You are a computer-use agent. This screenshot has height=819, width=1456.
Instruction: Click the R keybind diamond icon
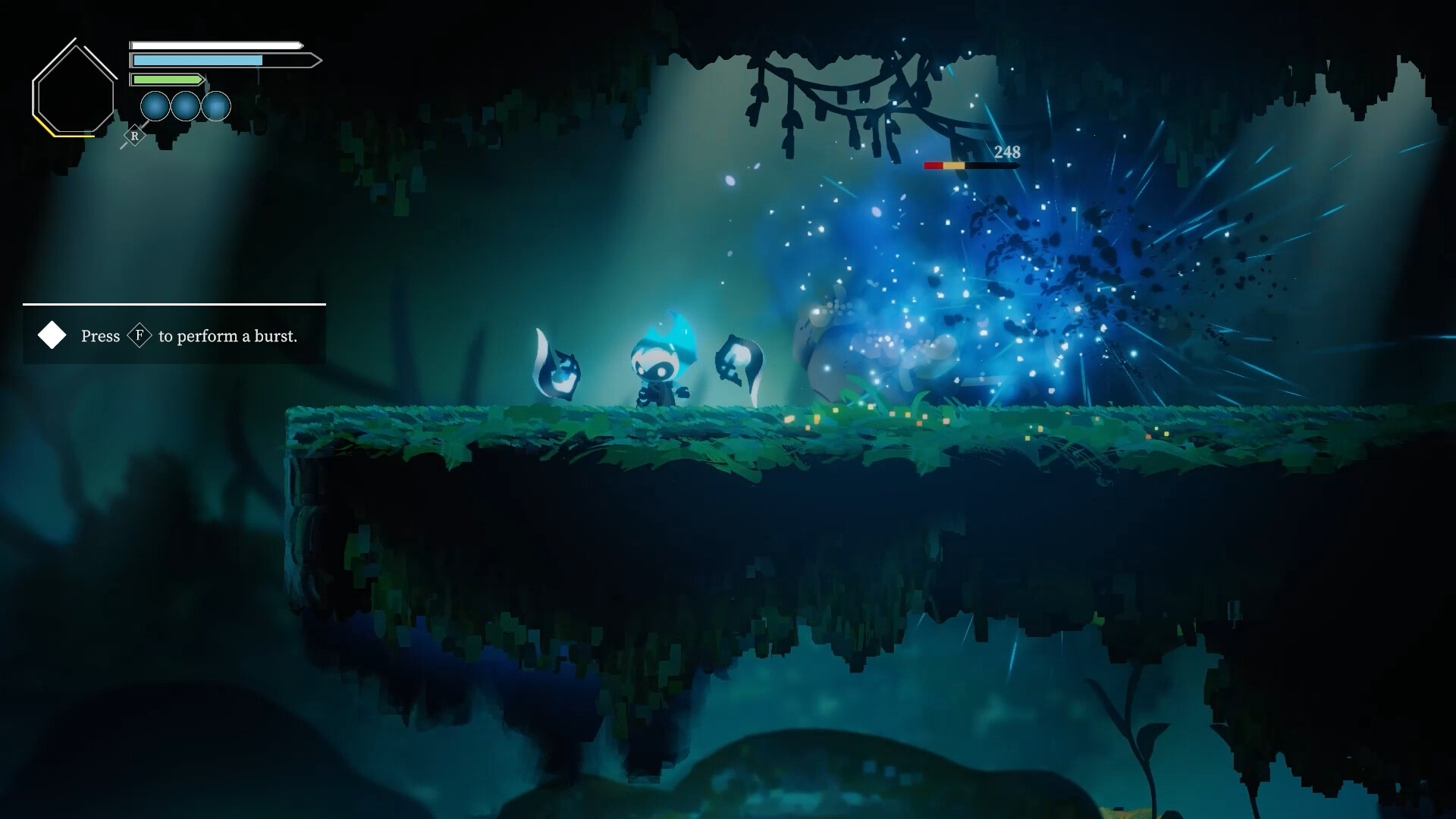click(134, 136)
